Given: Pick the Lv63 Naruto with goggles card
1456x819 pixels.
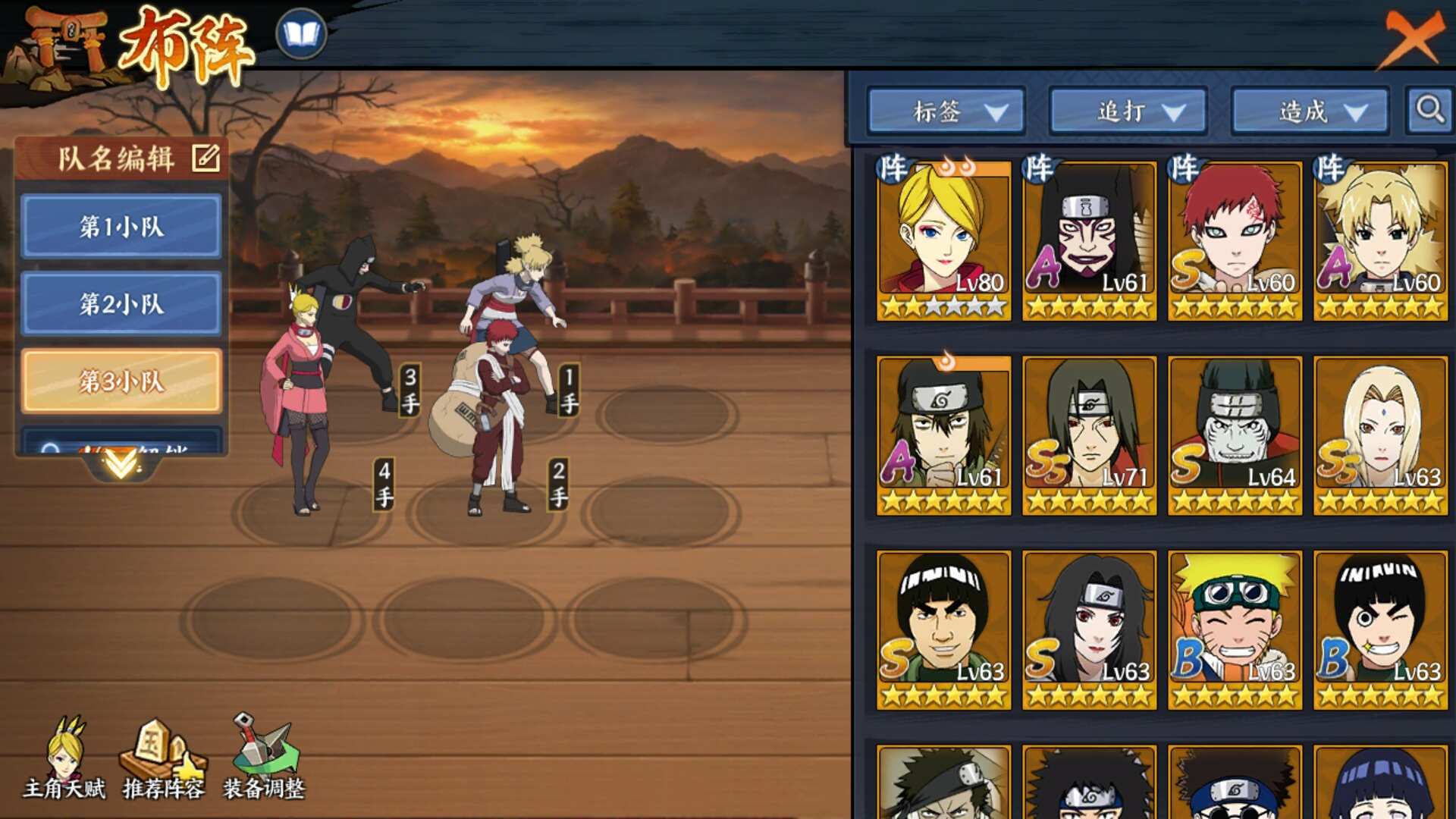Looking at the screenshot, I should pos(1235,629).
